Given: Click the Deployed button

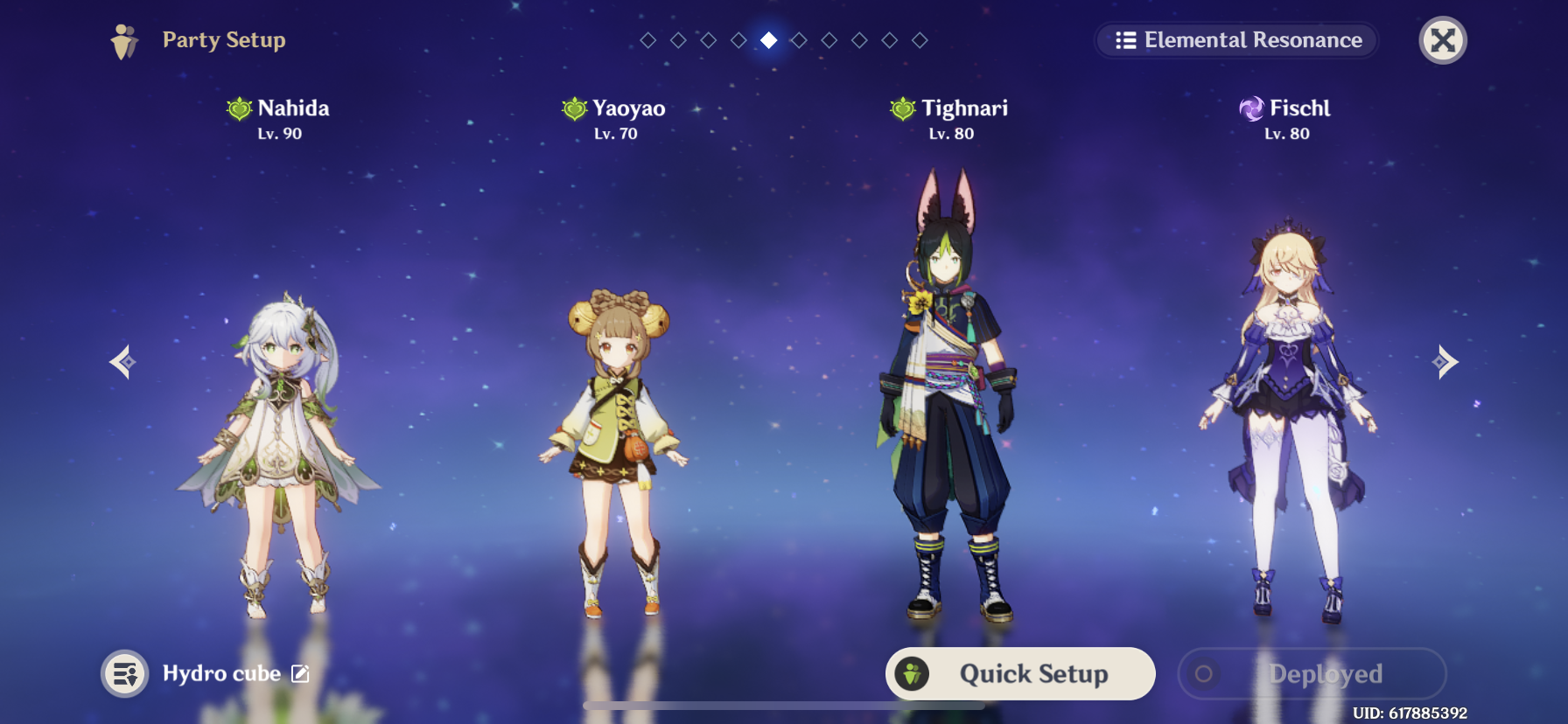Looking at the screenshot, I should tap(1312, 673).
